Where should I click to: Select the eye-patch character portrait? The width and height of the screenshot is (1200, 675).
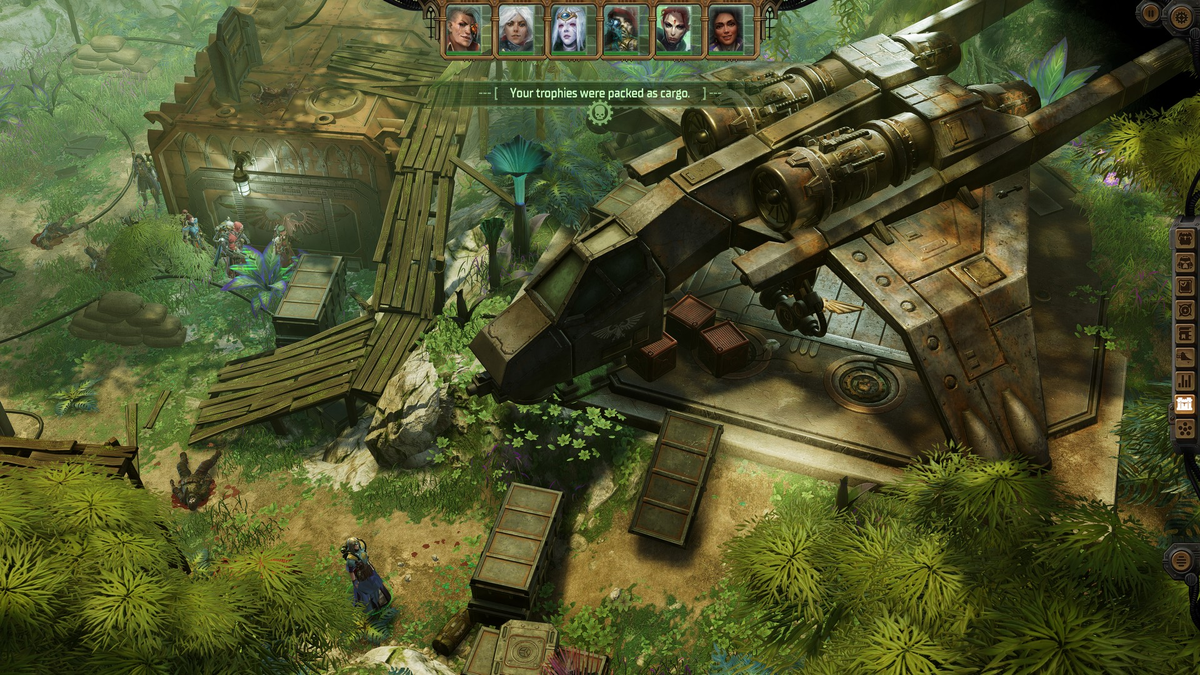(x=468, y=29)
